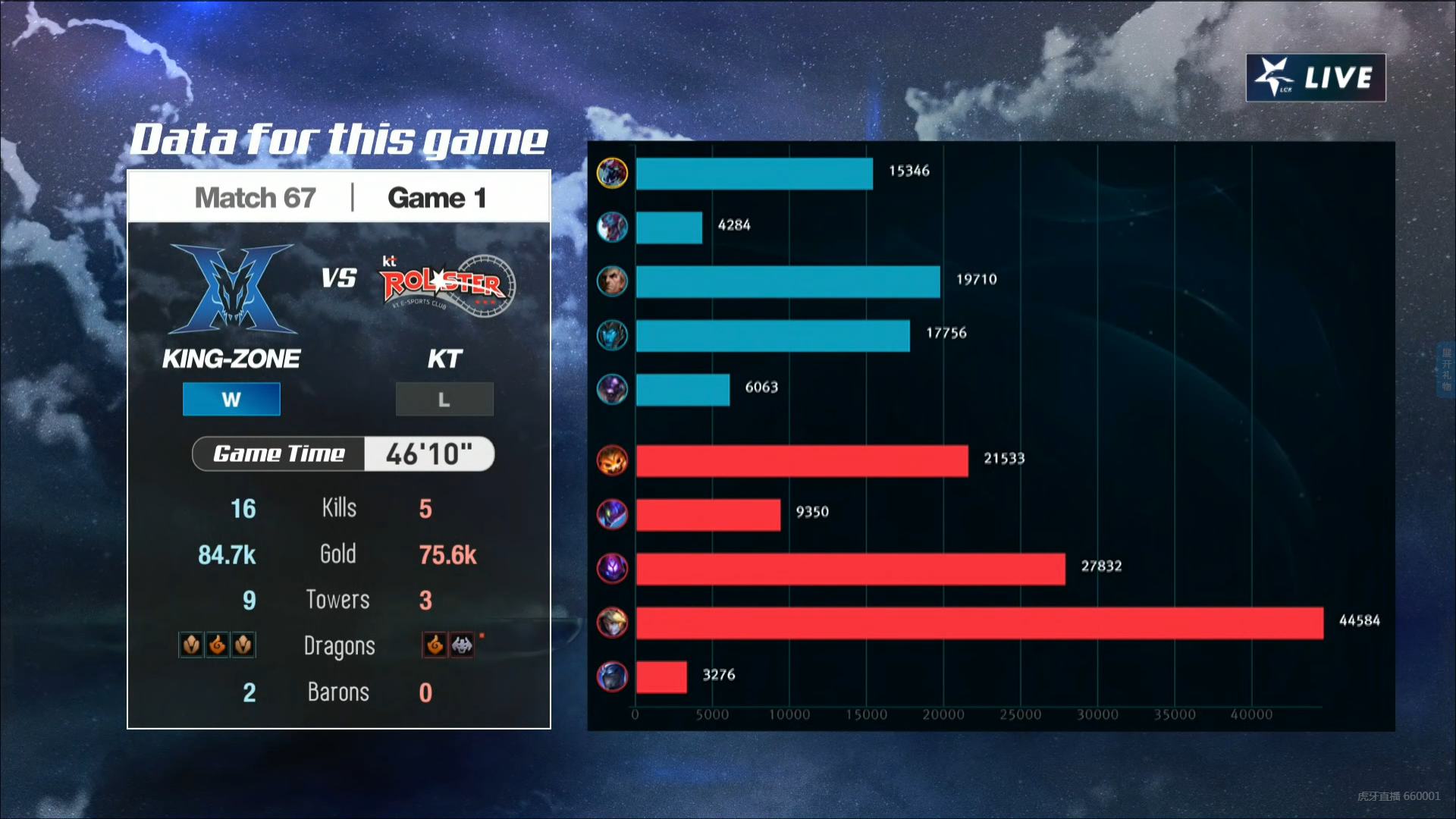This screenshot has width=1456, height=819.
Task: Expand the 展开礼物 gift panel tab
Action: (x=1446, y=369)
